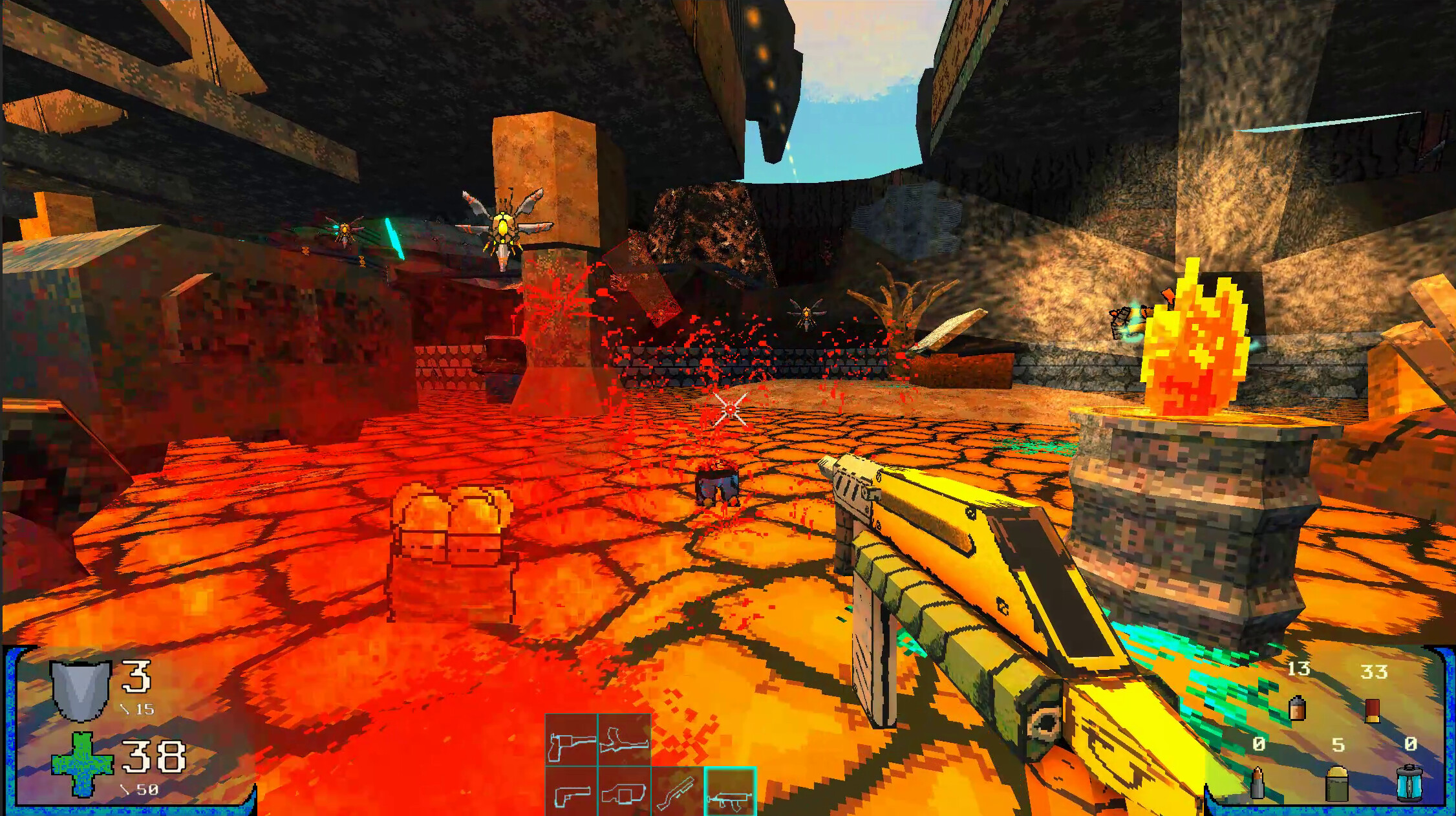Click the chest floating in the lava
Screen dimensions: 1456x816
coord(453,550)
